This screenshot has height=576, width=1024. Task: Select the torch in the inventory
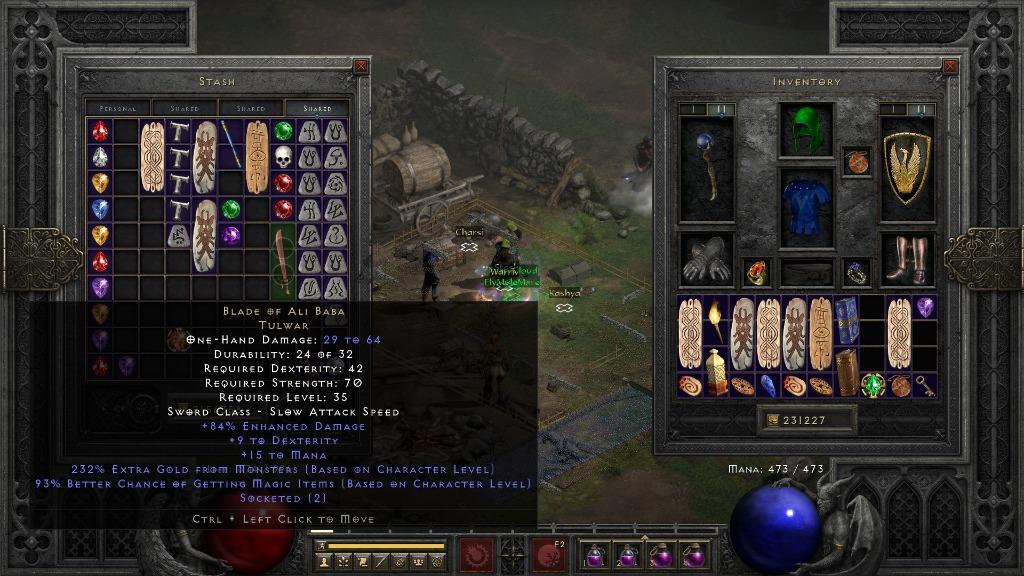pos(716,320)
